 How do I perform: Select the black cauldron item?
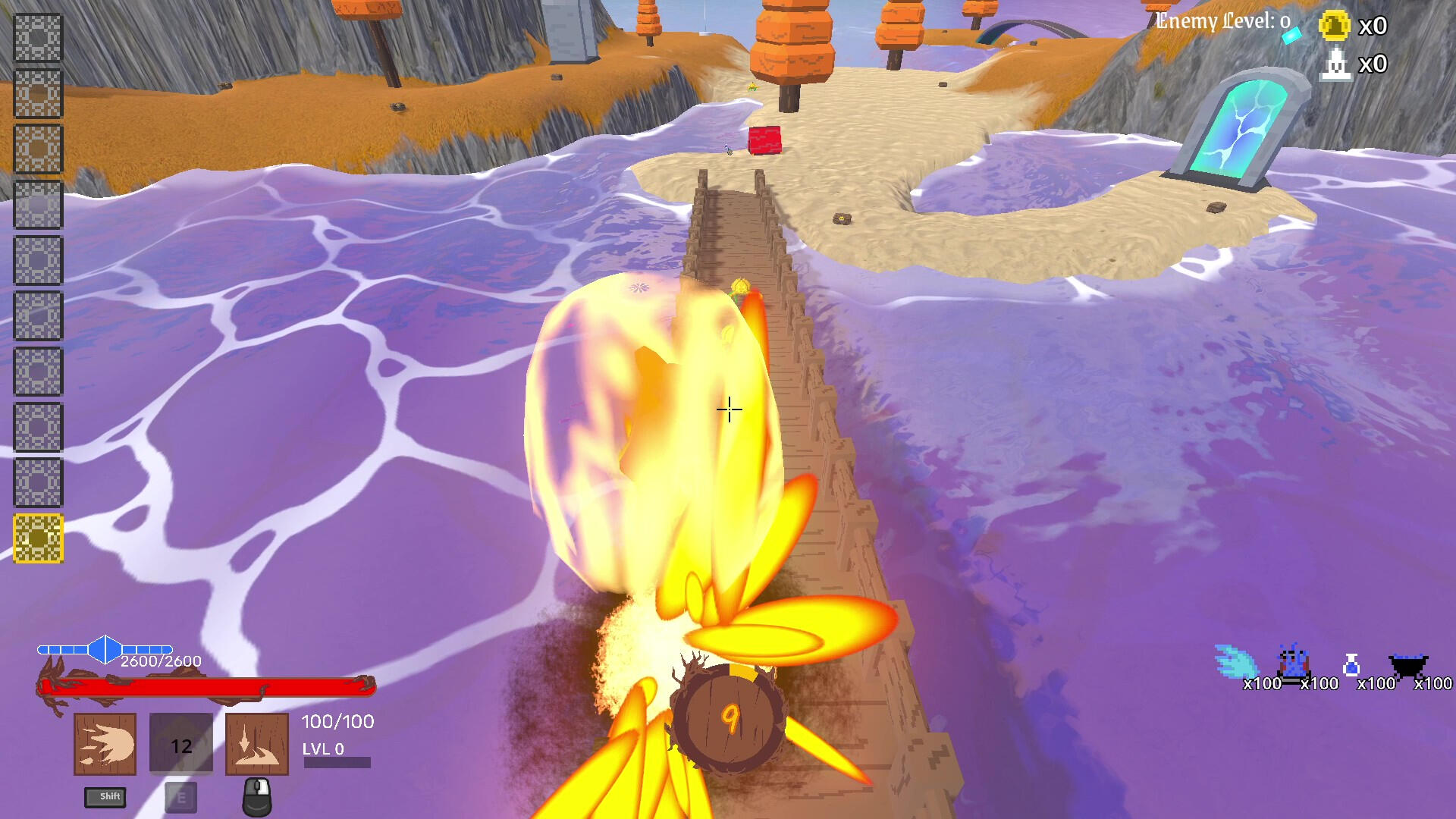point(1408,665)
